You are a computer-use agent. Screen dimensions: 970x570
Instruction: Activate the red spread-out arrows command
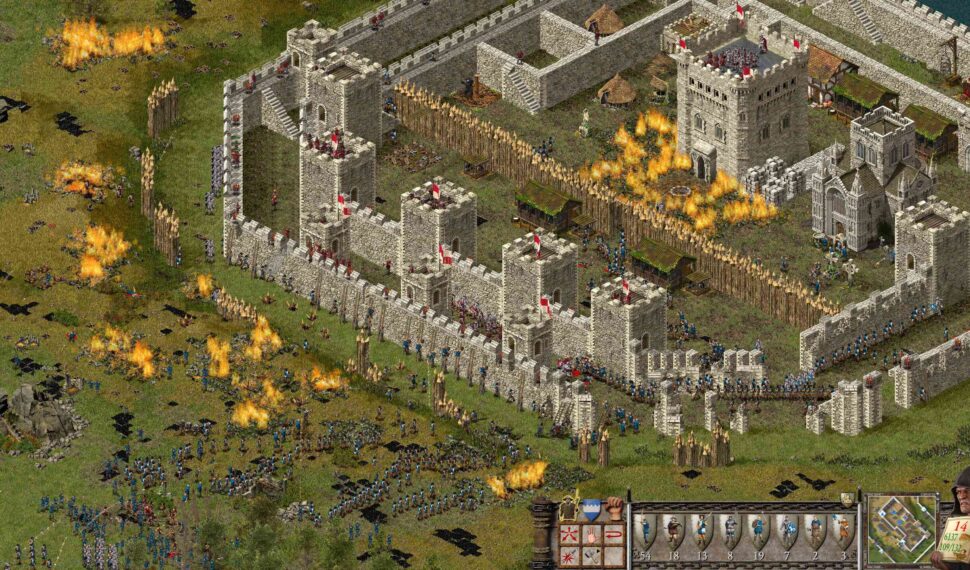(x=572, y=534)
